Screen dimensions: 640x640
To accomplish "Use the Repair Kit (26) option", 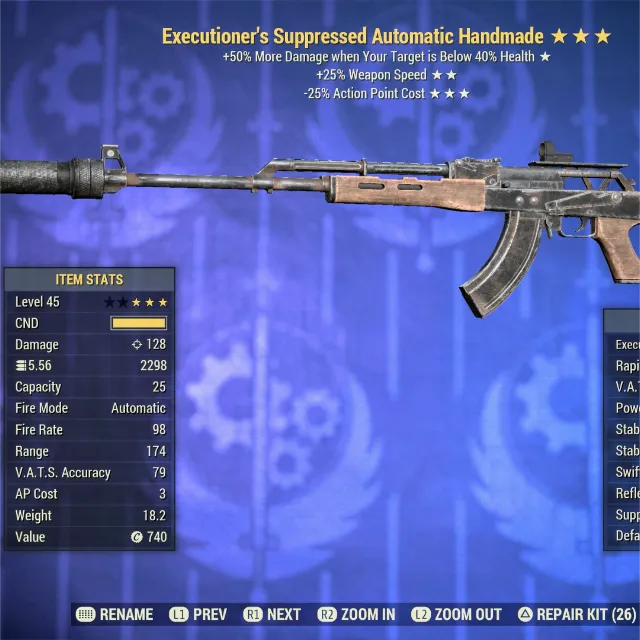I will pyautogui.click(x=576, y=614).
